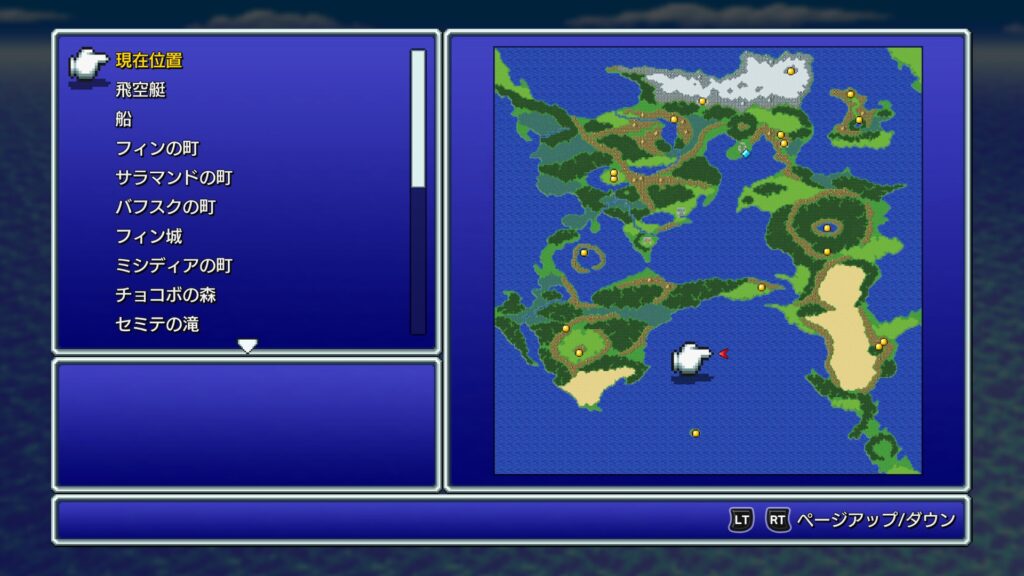Click the location list scrollbar

pos(418,190)
